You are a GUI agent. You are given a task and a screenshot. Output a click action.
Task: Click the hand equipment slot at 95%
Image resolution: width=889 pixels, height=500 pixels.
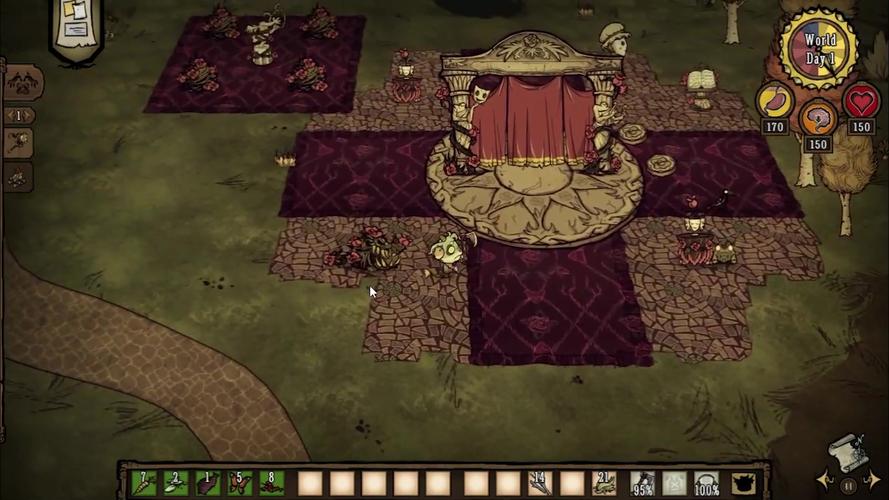[x=642, y=484]
